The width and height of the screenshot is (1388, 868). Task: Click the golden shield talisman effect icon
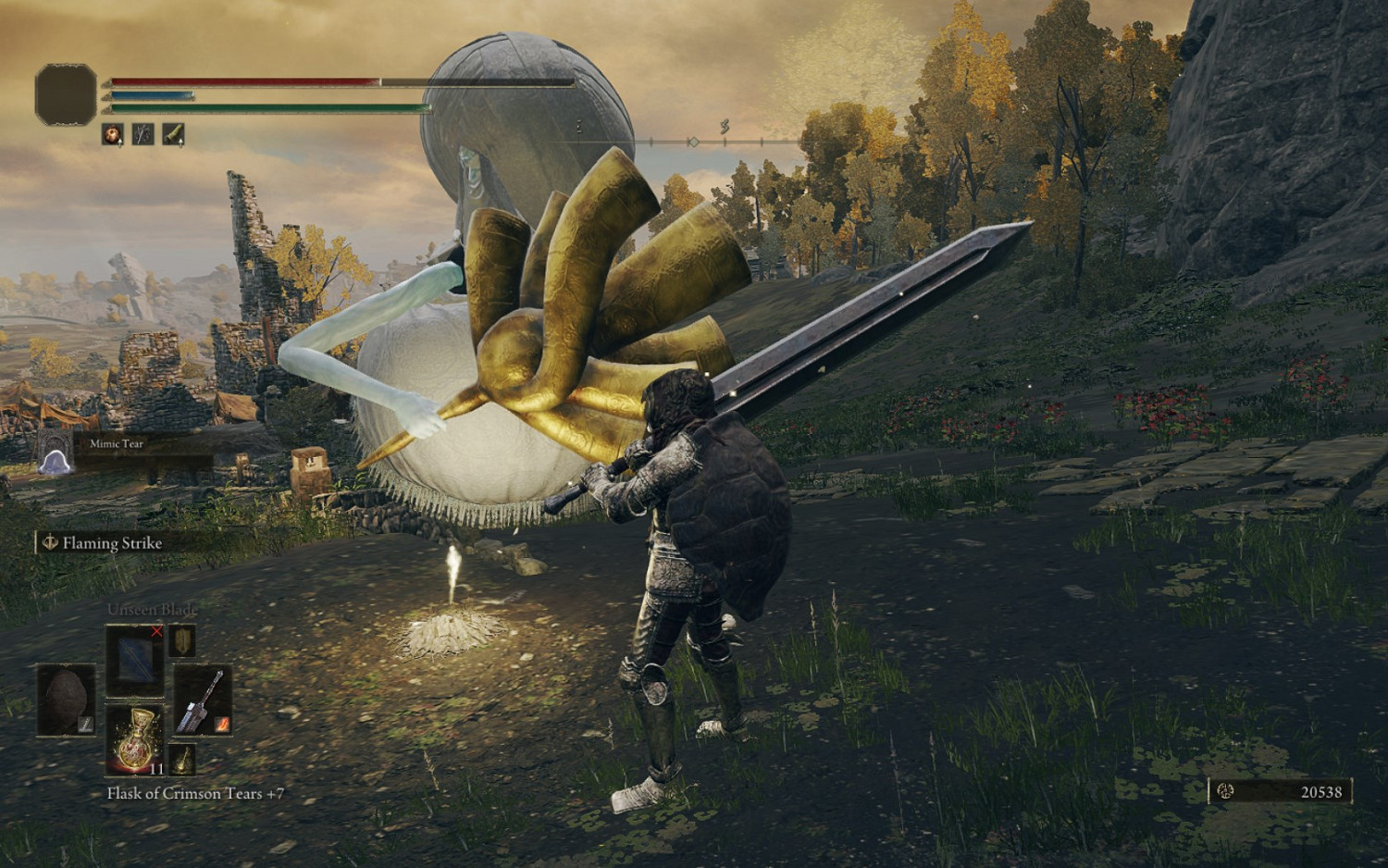pos(181,642)
